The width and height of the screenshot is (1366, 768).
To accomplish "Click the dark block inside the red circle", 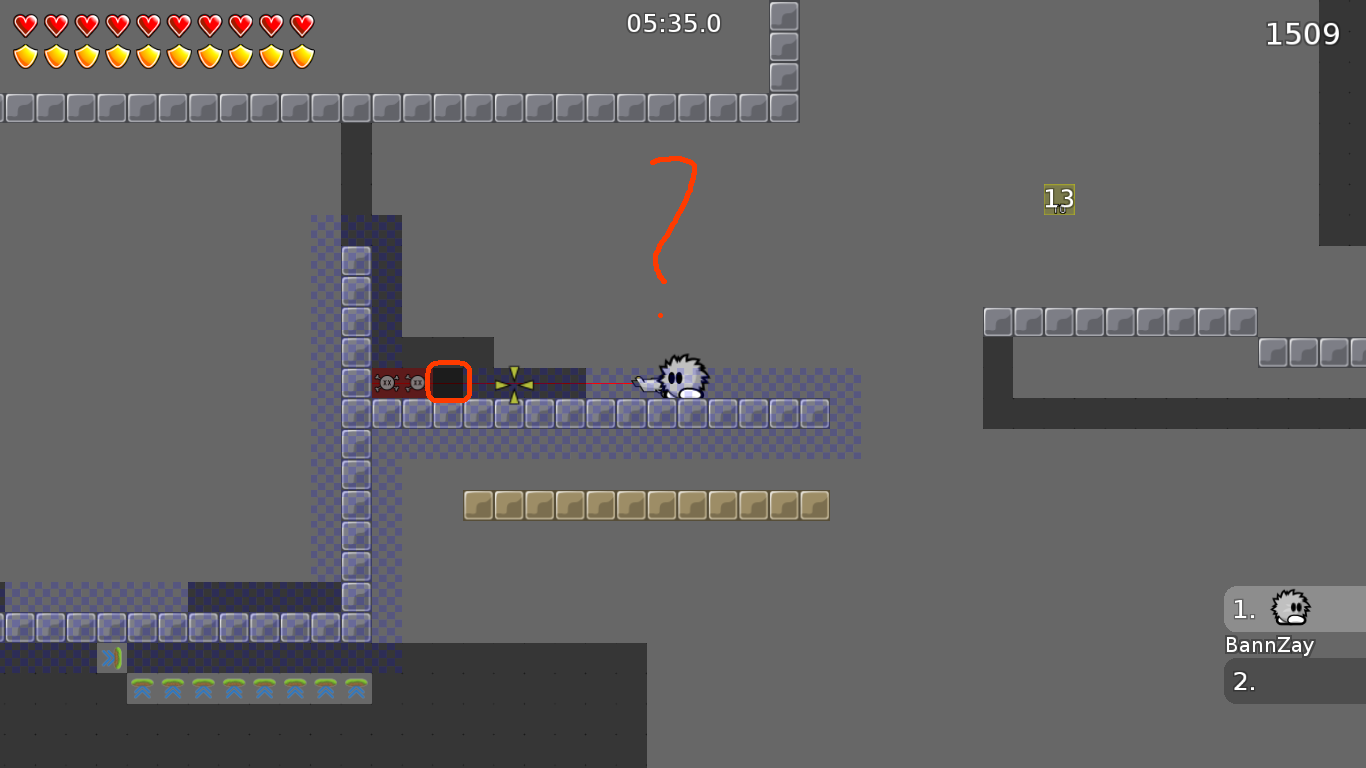I will point(450,382).
